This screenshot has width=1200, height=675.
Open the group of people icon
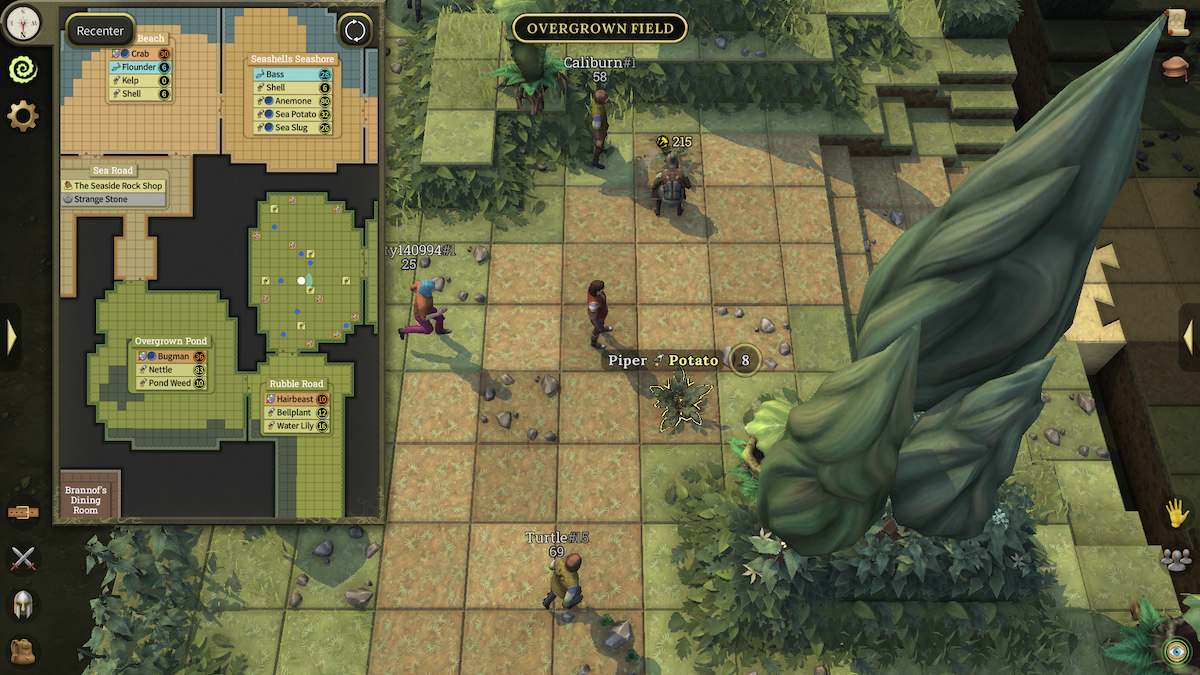1177,559
